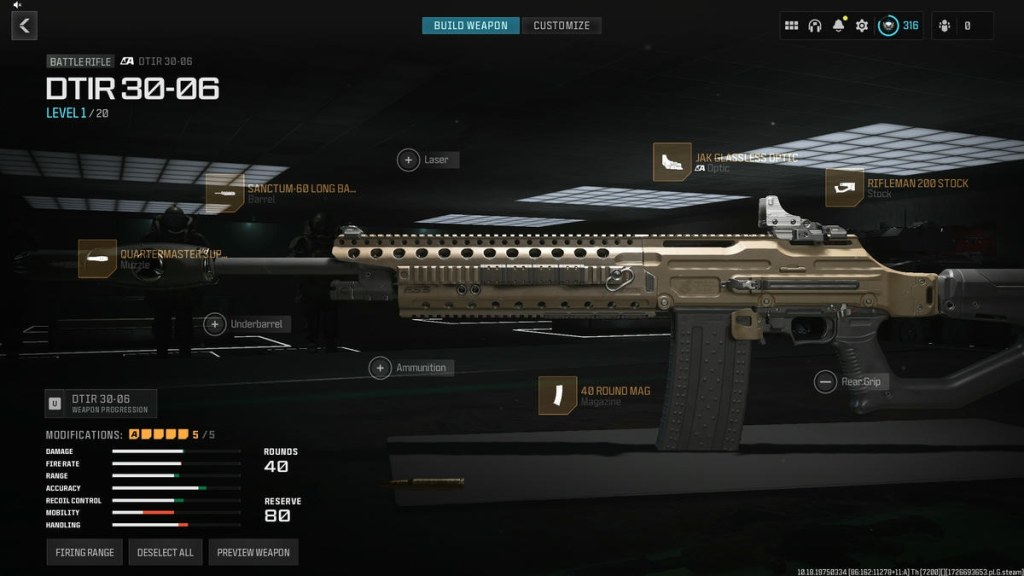Select the Rifleman 200 Stock slot
The width and height of the screenshot is (1024, 576).
(x=845, y=188)
